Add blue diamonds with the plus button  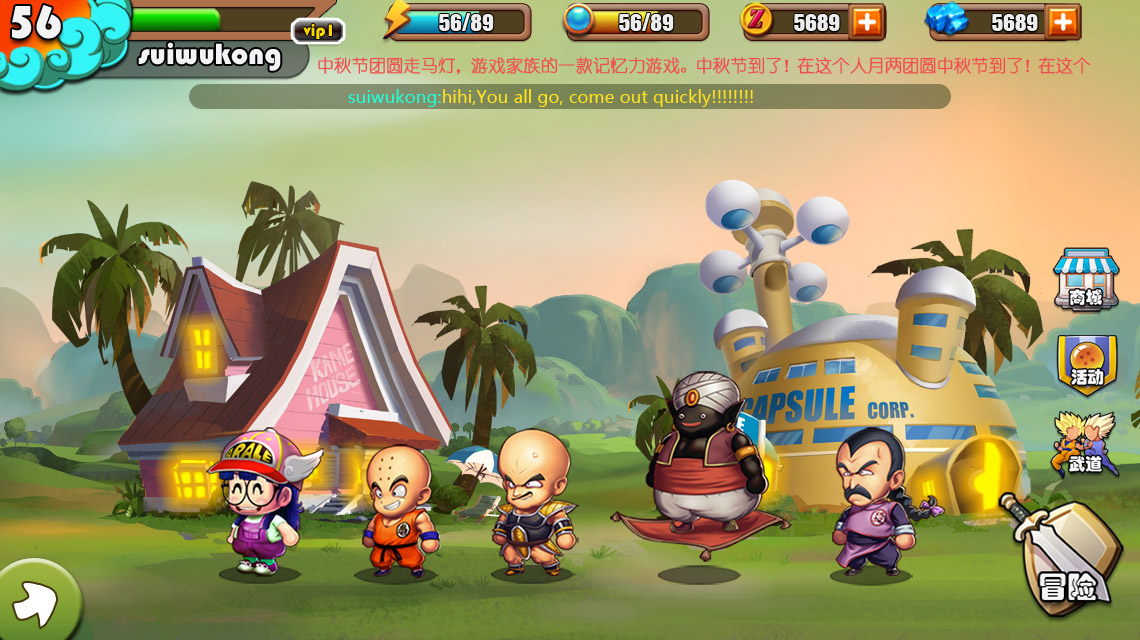(1063, 22)
